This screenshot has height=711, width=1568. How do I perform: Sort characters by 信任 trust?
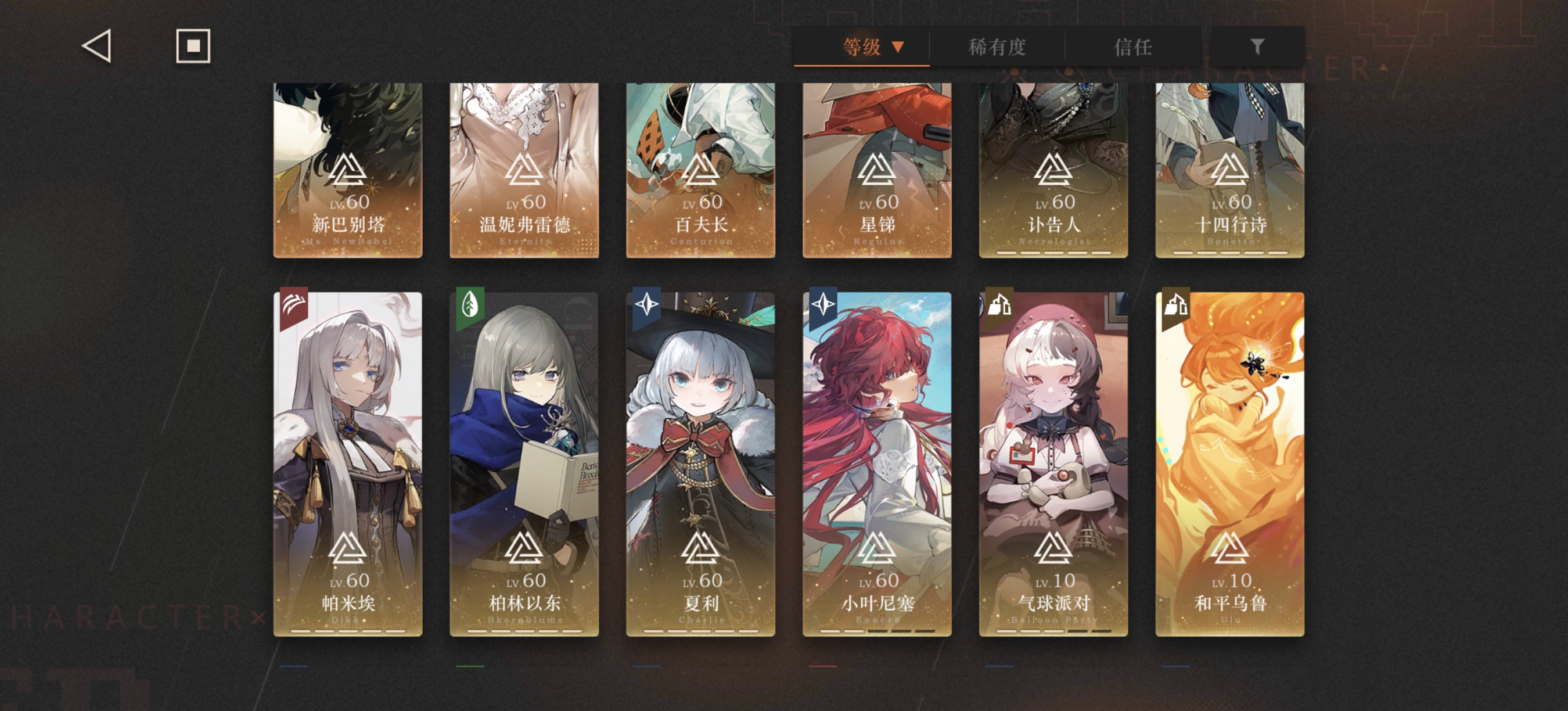1133,47
